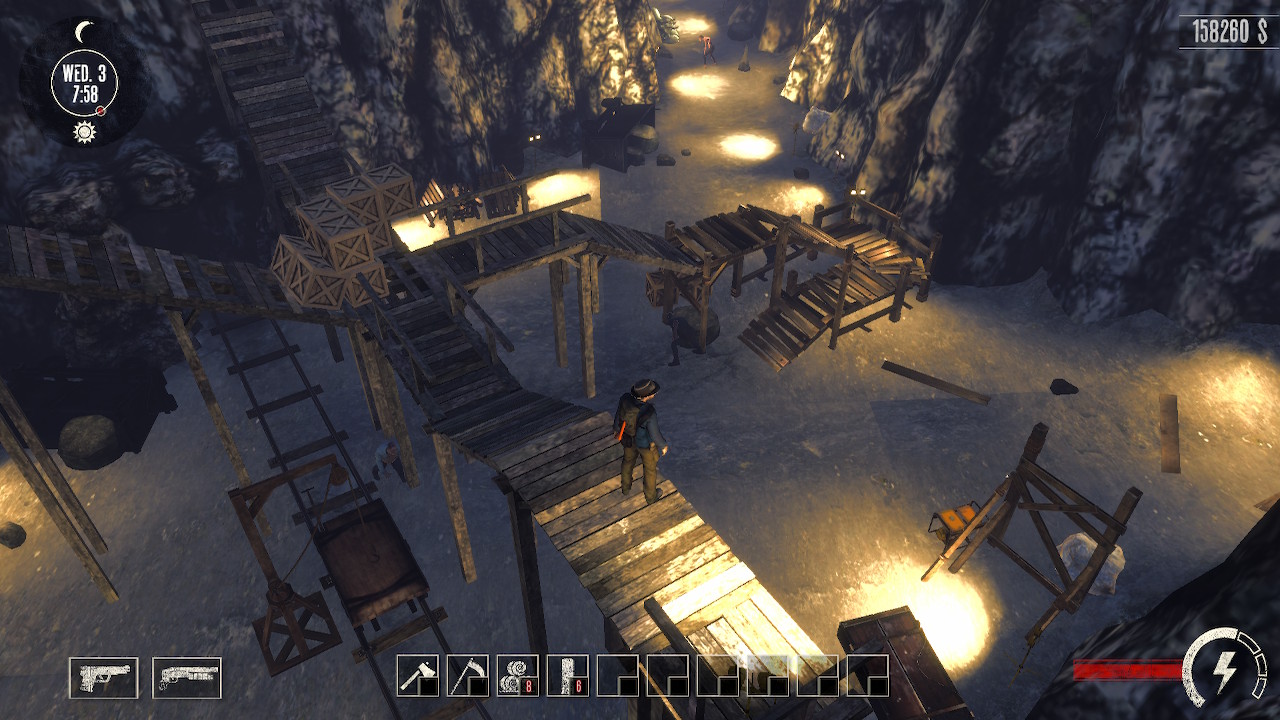Image resolution: width=1280 pixels, height=720 pixels.
Task: Select the fifth empty hotbar slot
Action: (x=616, y=674)
